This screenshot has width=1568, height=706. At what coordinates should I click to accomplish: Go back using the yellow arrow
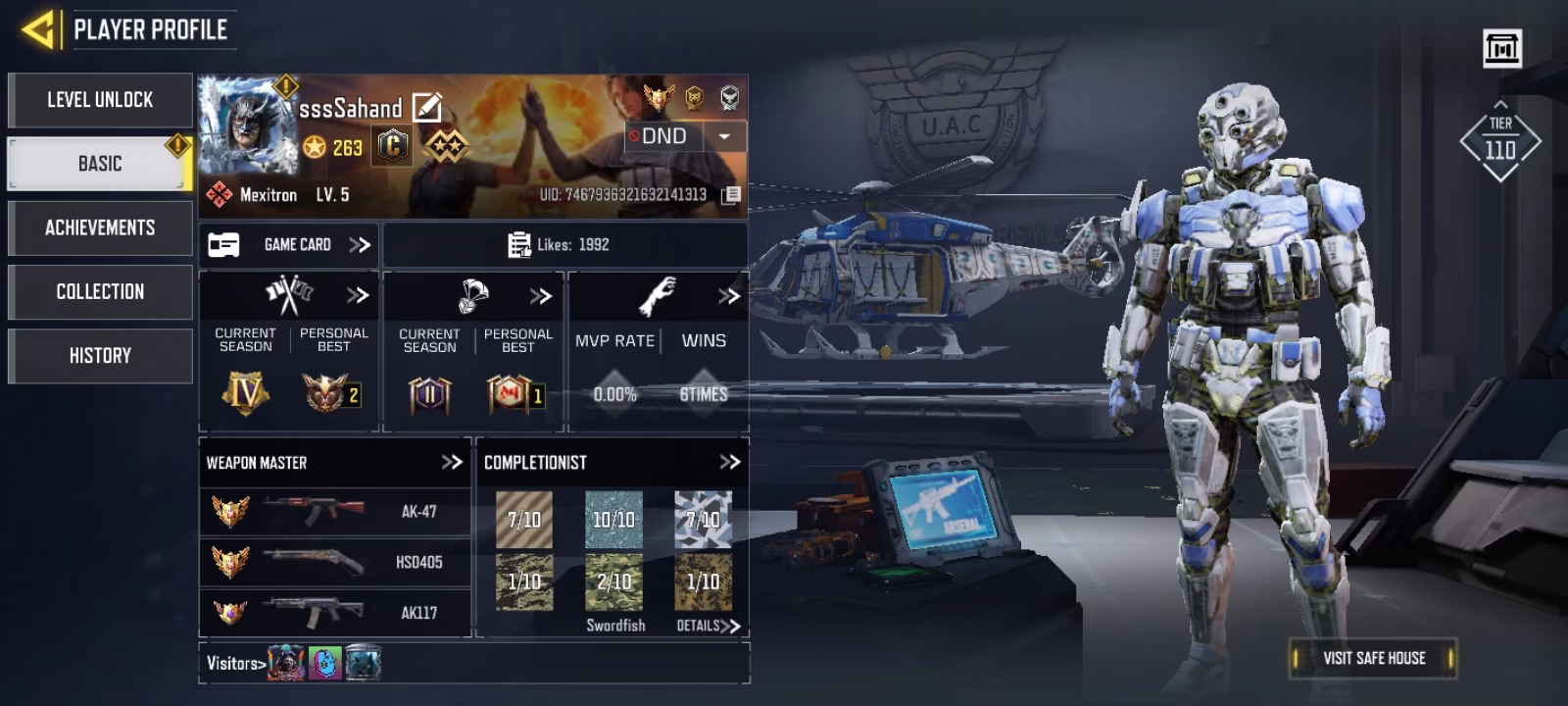(39, 29)
